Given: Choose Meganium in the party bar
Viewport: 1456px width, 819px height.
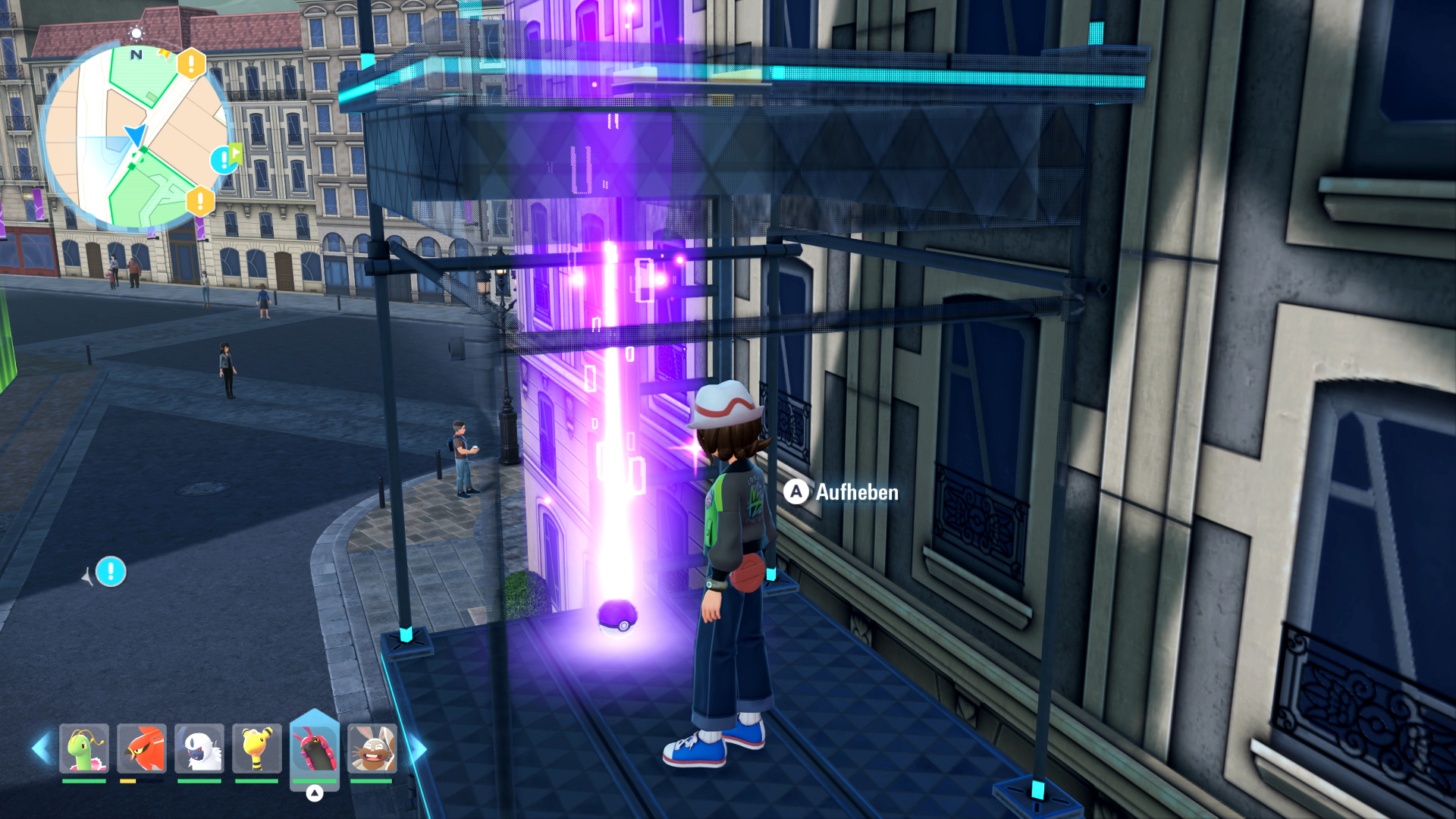Looking at the screenshot, I should [x=84, y=748].
